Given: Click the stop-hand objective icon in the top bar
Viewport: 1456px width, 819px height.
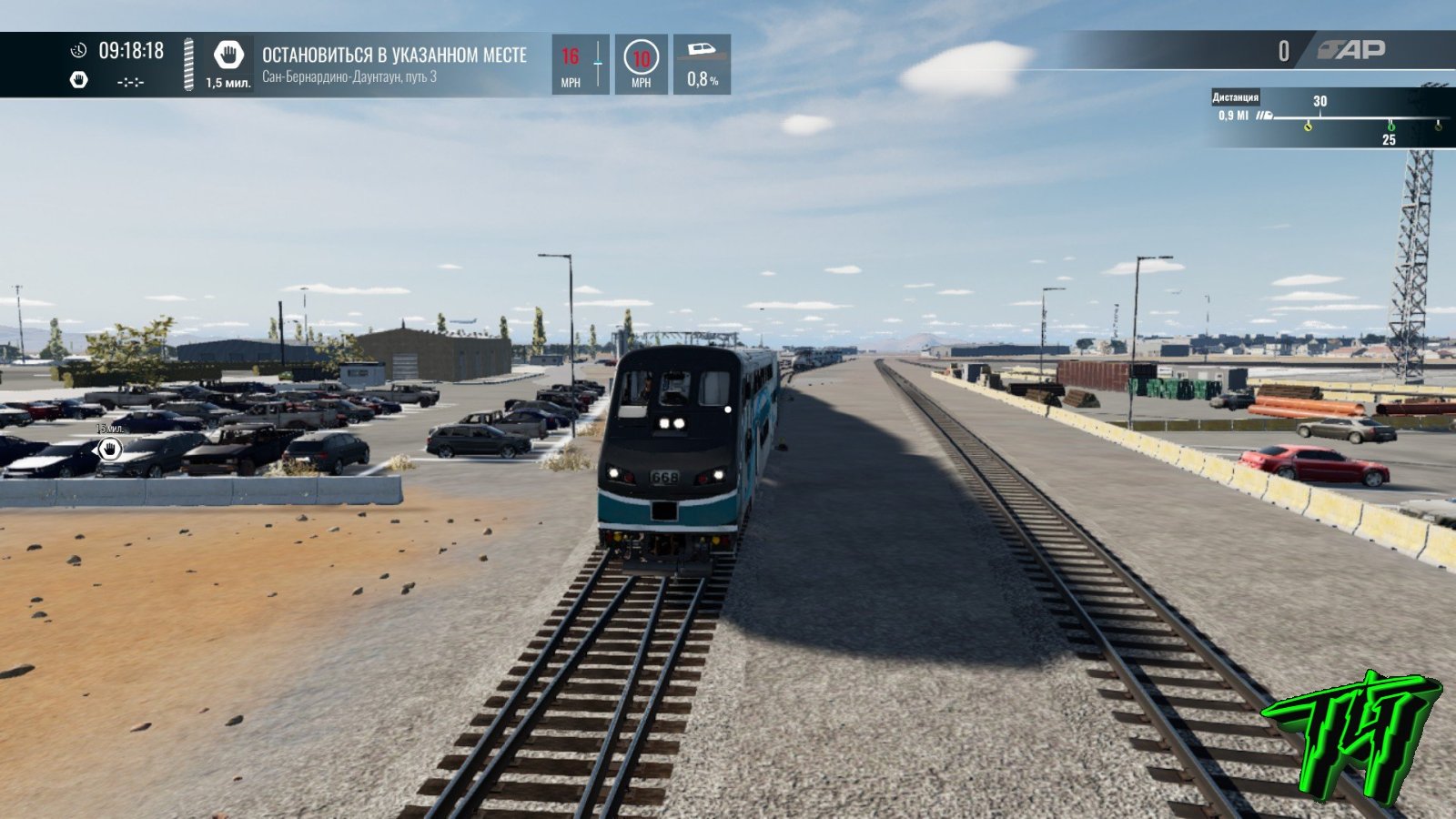Looking at the screenshot, I should click(228, 55).
